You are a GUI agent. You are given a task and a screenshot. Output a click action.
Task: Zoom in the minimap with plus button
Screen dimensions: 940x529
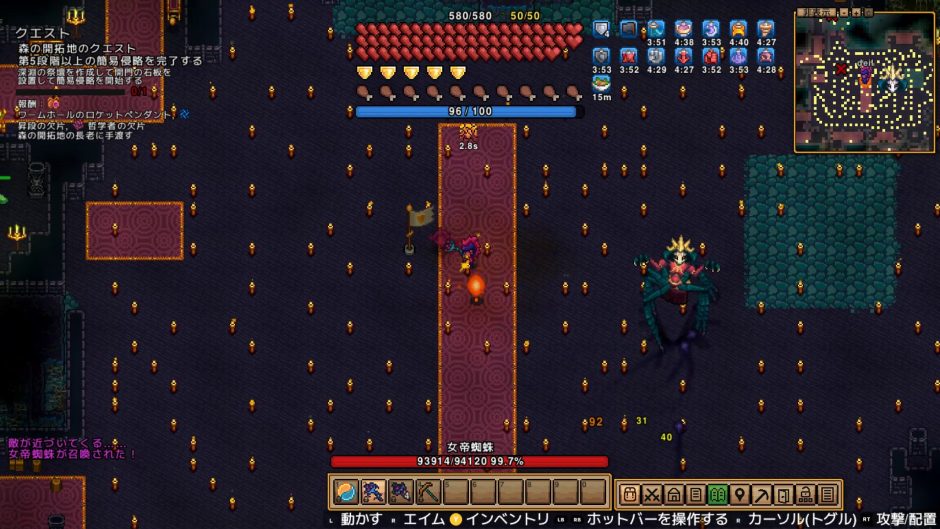point(858,12)
